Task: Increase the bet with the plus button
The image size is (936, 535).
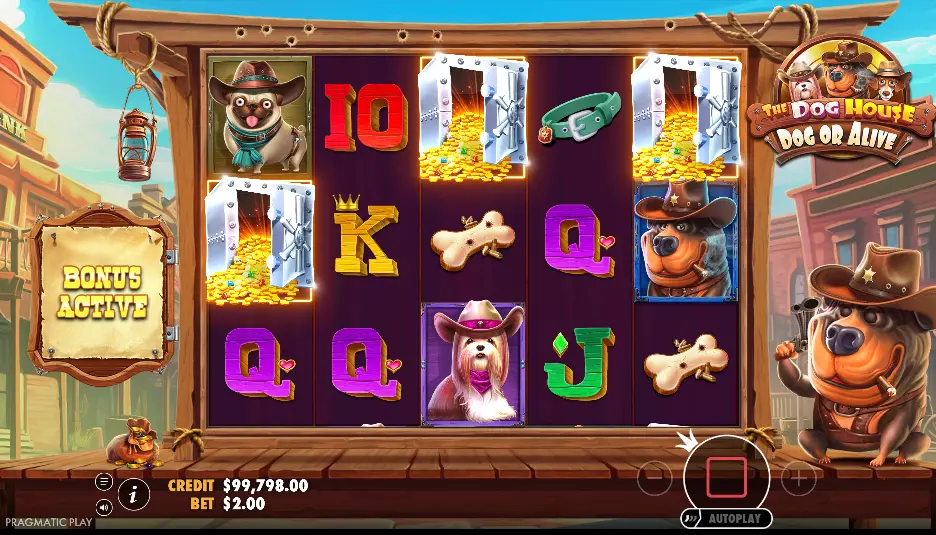Action: tap(798, 479)
